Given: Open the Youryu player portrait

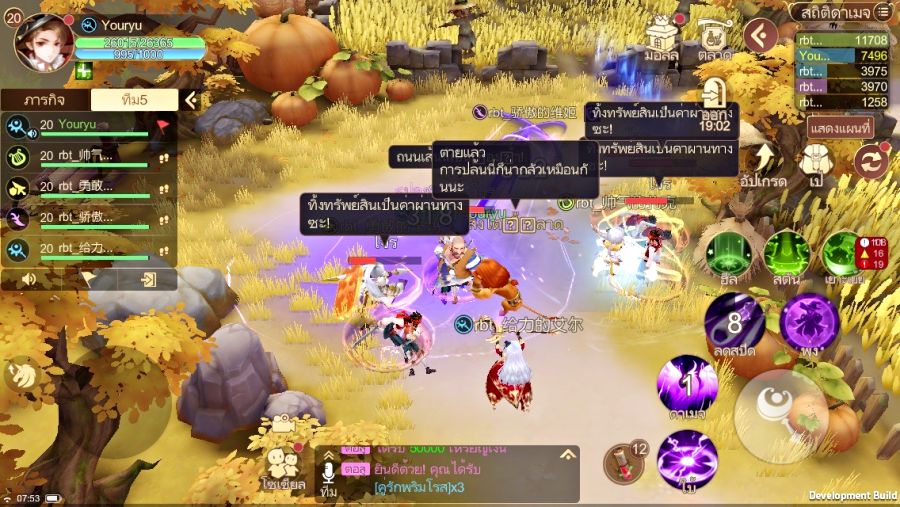Looking at the screenshot, I should tap(40, 42).
